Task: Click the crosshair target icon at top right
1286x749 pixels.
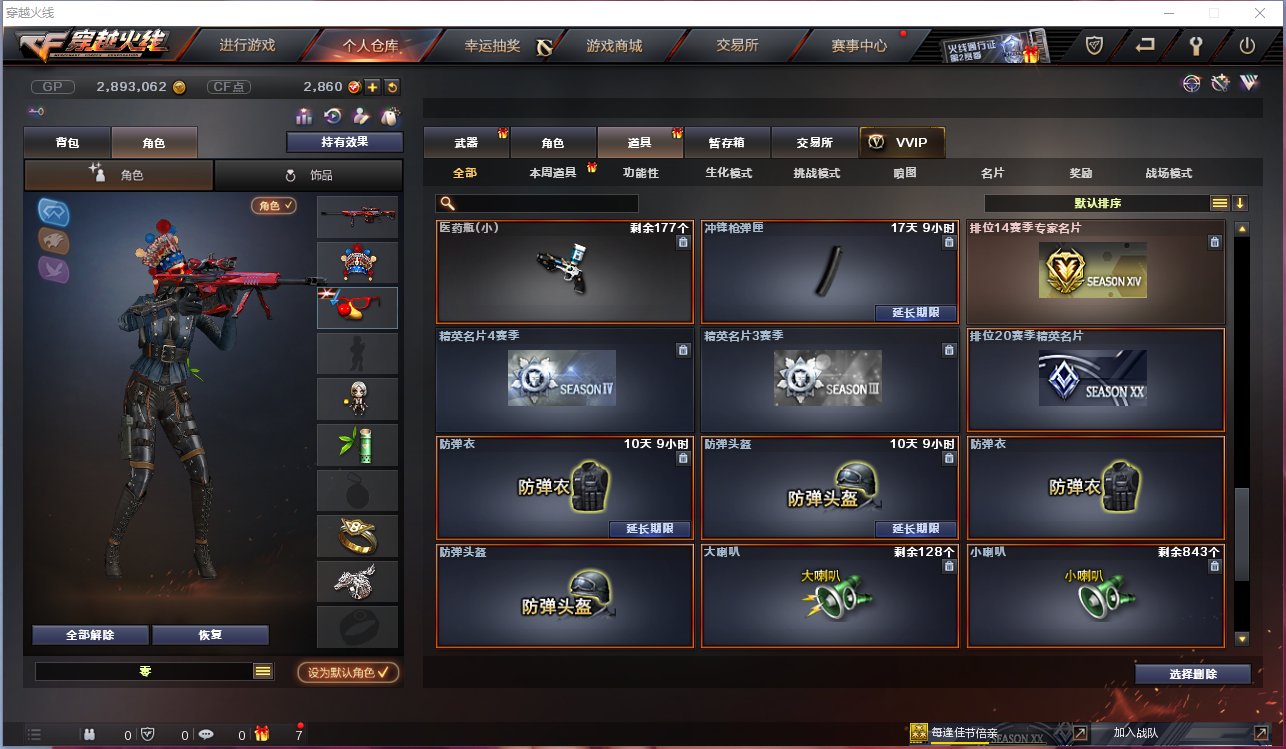Action: click(x=1190, y=84)
